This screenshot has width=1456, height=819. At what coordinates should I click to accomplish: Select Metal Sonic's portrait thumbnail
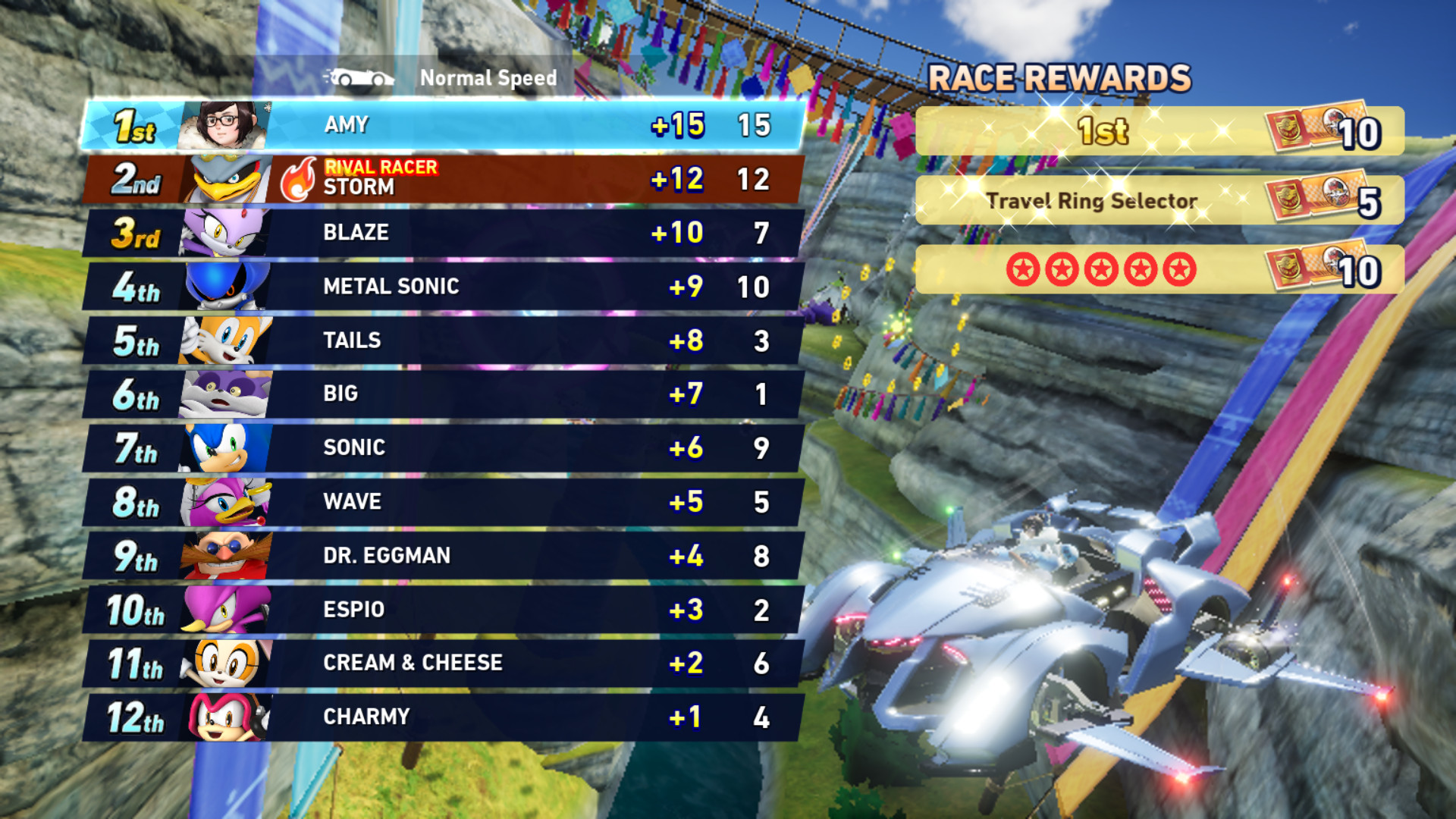[222, 286]
